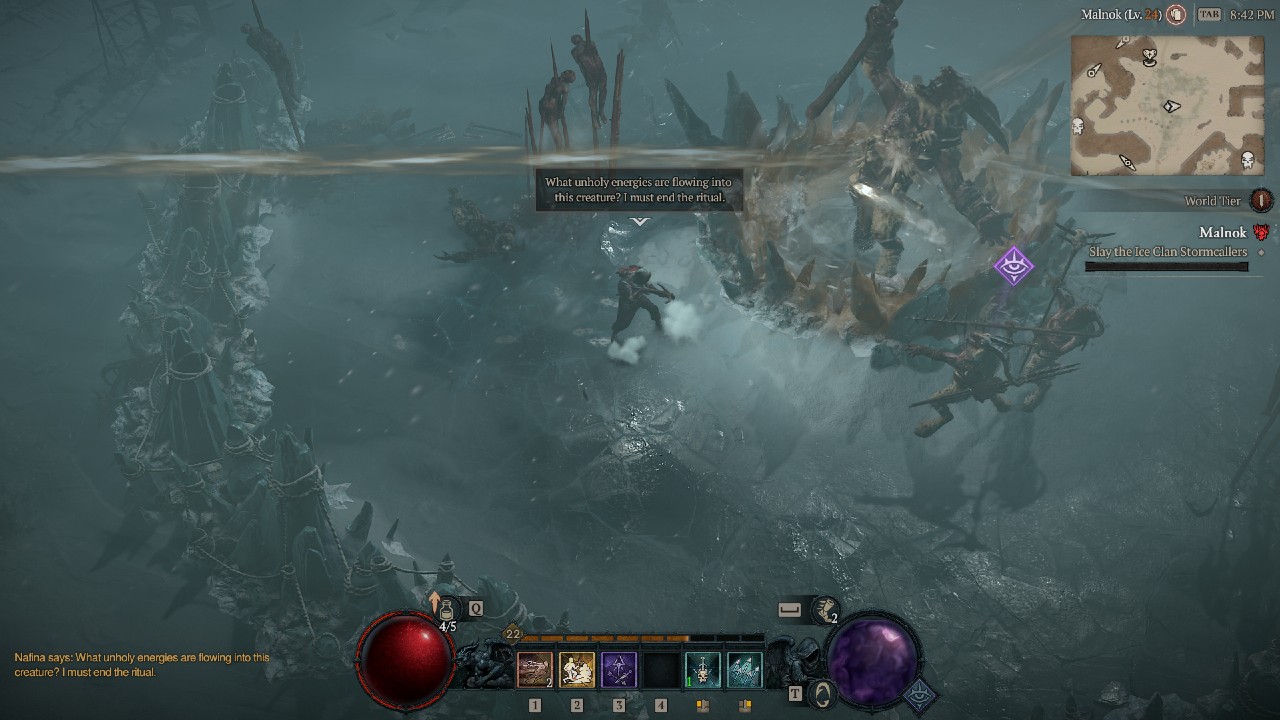Click a white skull marker on the minimap
1280x720 pixels.
tap(1077, 124)
